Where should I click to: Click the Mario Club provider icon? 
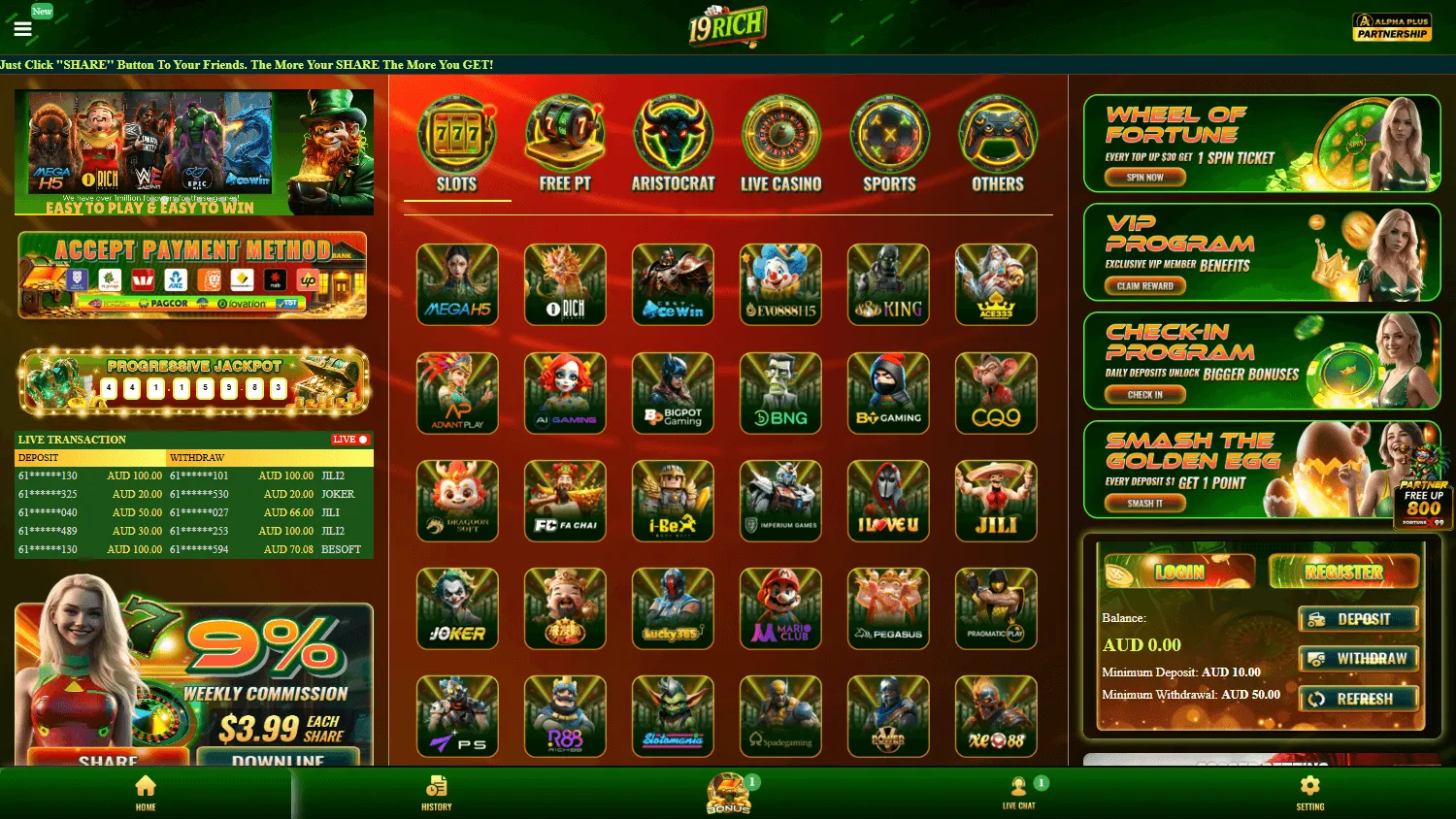point(780,608)
